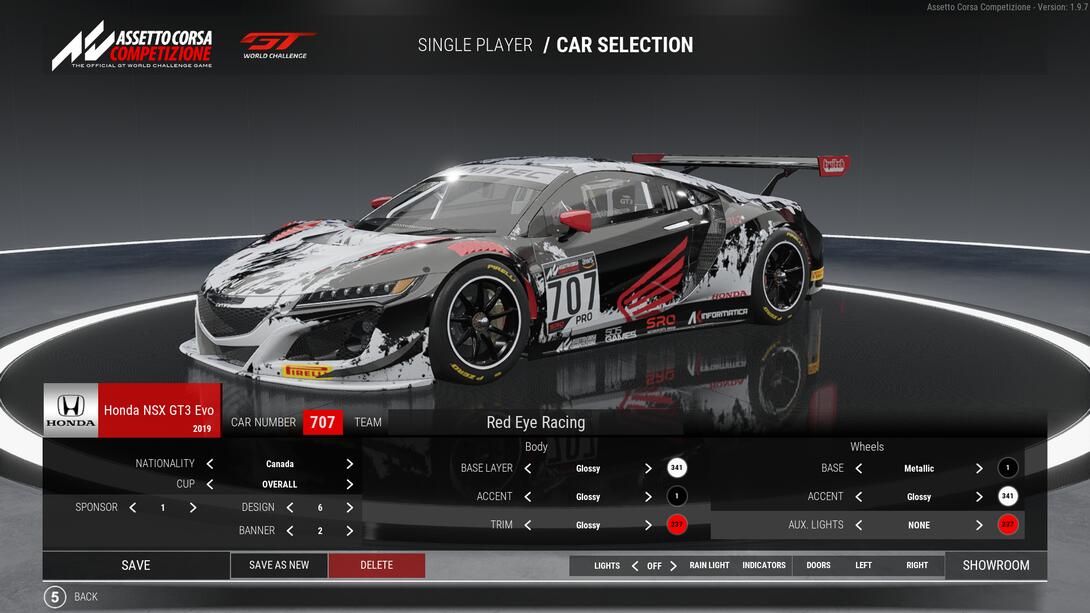This screenshot has width=1090, height=613.
Task: Cycle the aux lights option forward
Action: (979, 525)
